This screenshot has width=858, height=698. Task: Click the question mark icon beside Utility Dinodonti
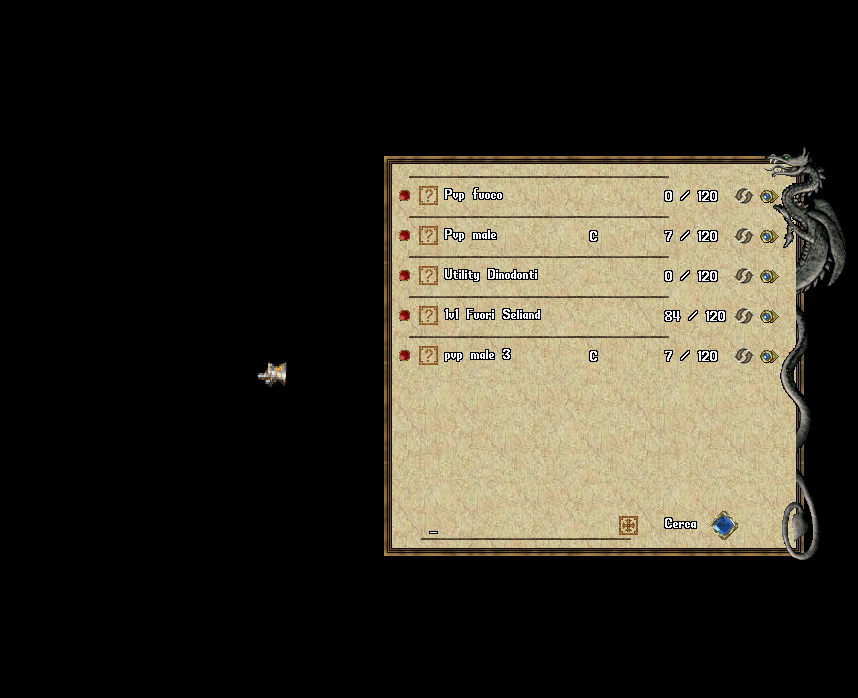[428, 275]
